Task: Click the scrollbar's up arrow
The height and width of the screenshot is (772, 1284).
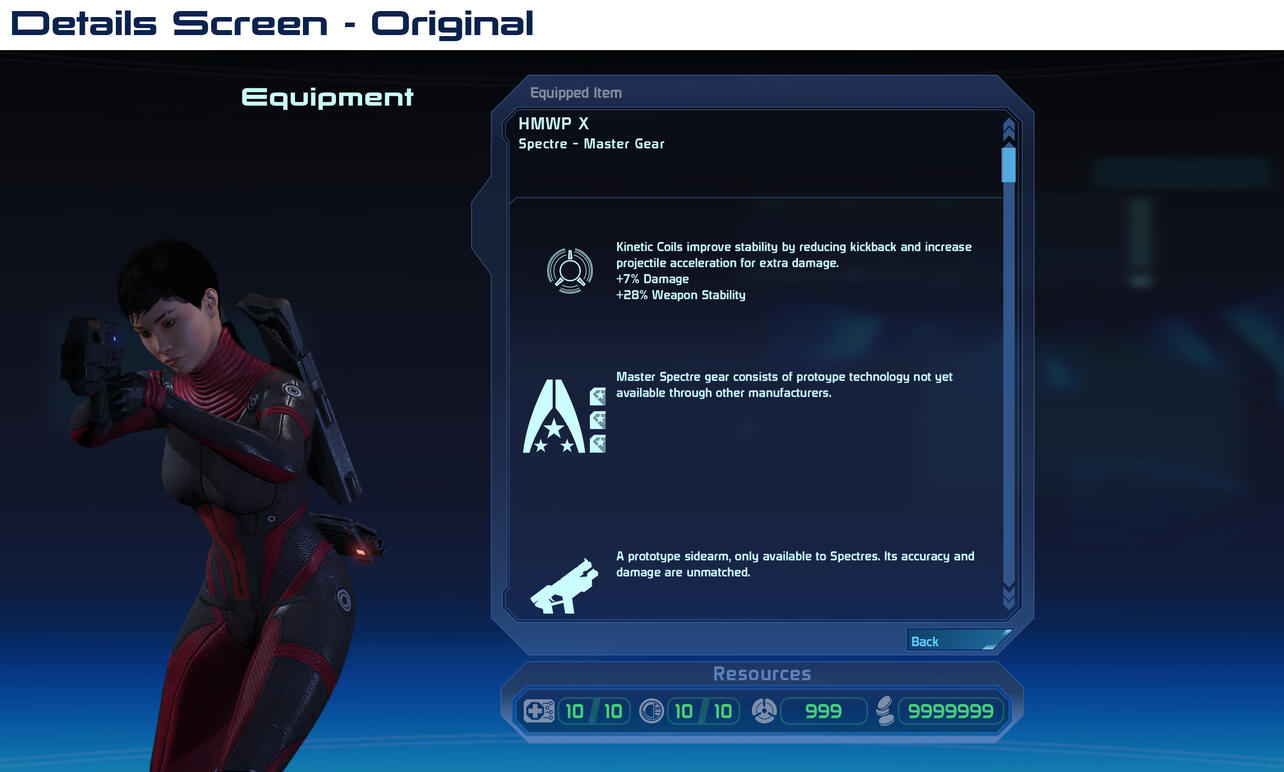Action: pyautogui.click(x=1008, y=130)
